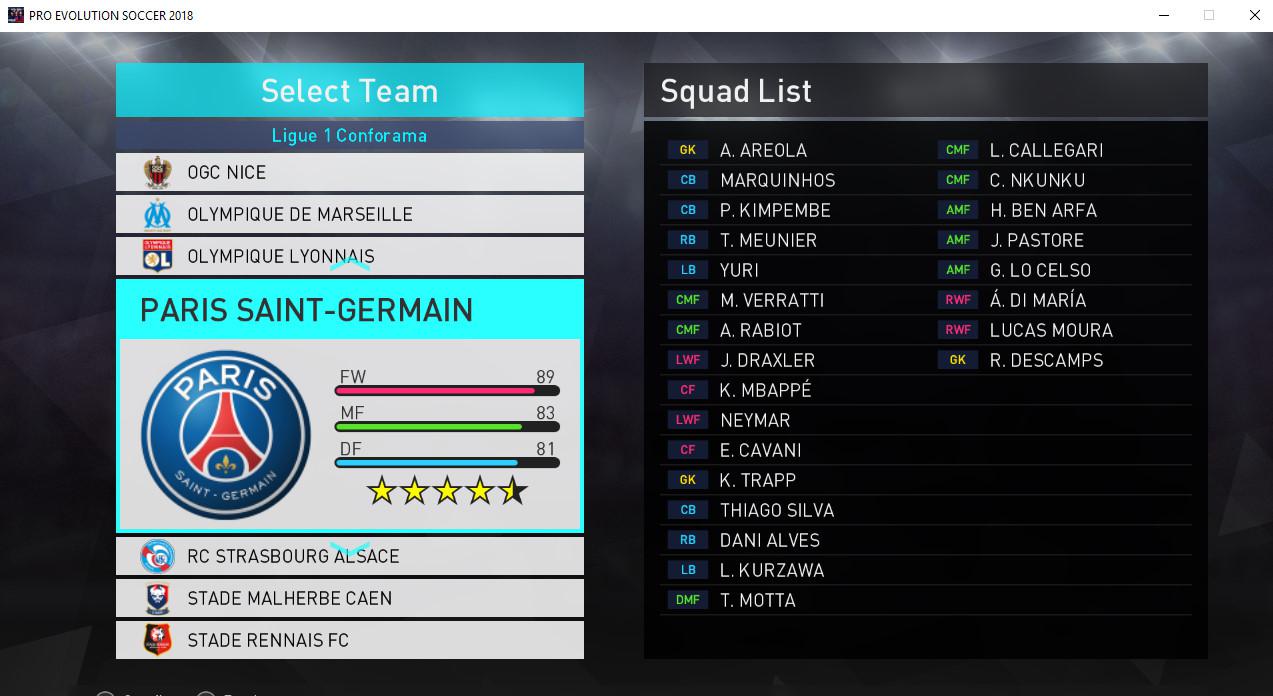Image resolution: width=1273 pixels, height=696 pixels.
Task: Choose Olympique de Marseille team
Action: (x=349, y=214)
